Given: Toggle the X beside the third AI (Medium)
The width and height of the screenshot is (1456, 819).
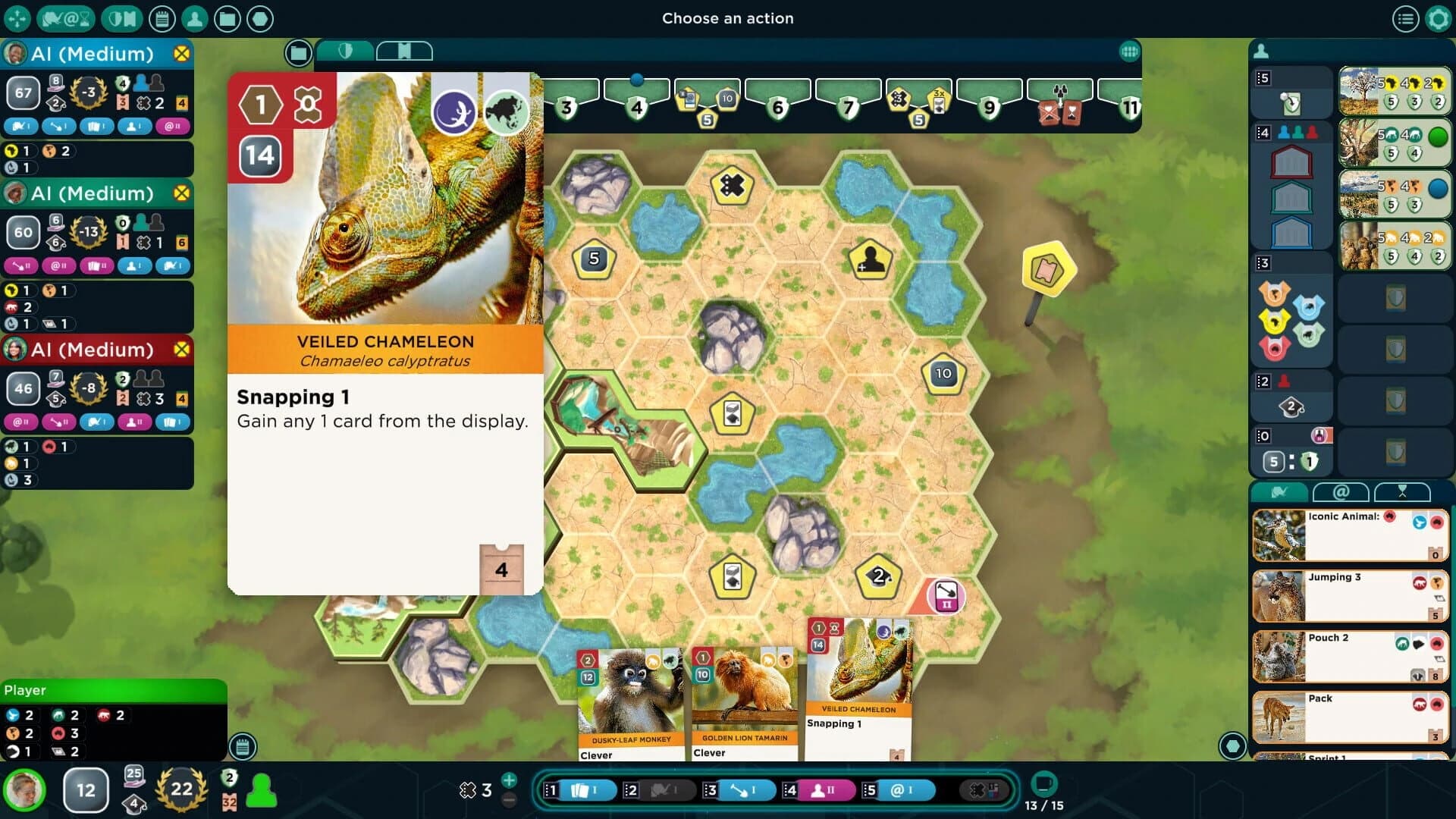Looking at the screenshot, I should (x=180, y=350).
